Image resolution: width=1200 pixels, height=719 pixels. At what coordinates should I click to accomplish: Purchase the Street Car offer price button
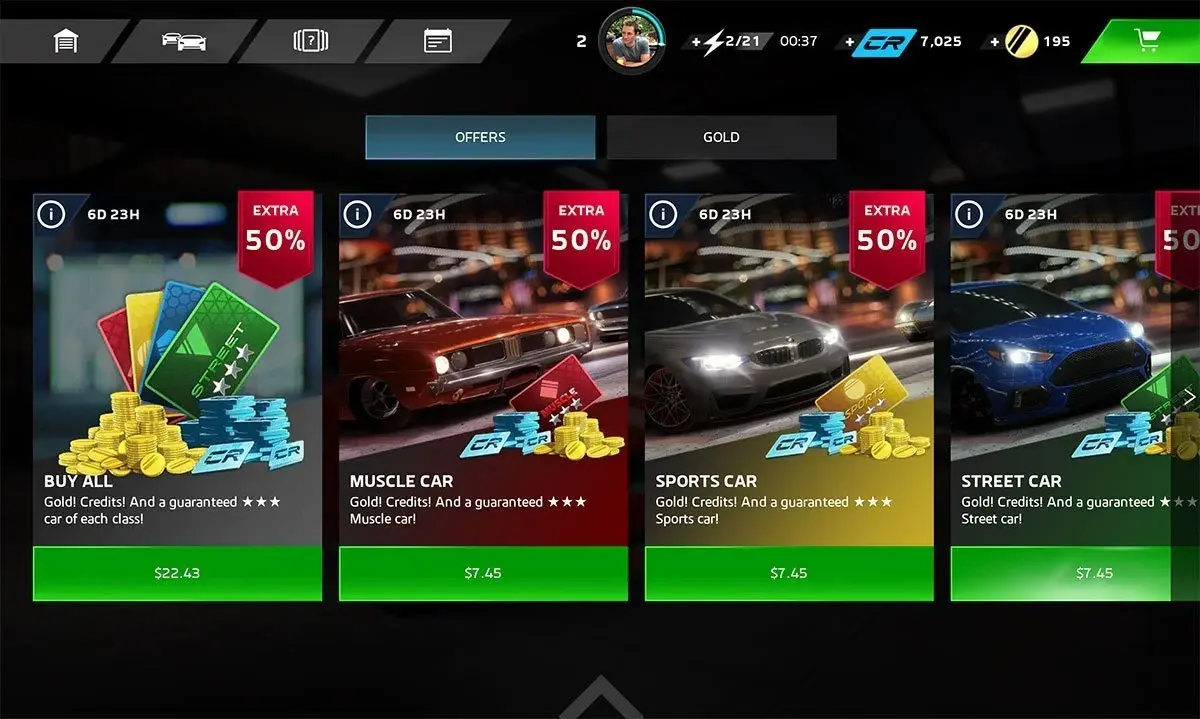(1094, 573)
